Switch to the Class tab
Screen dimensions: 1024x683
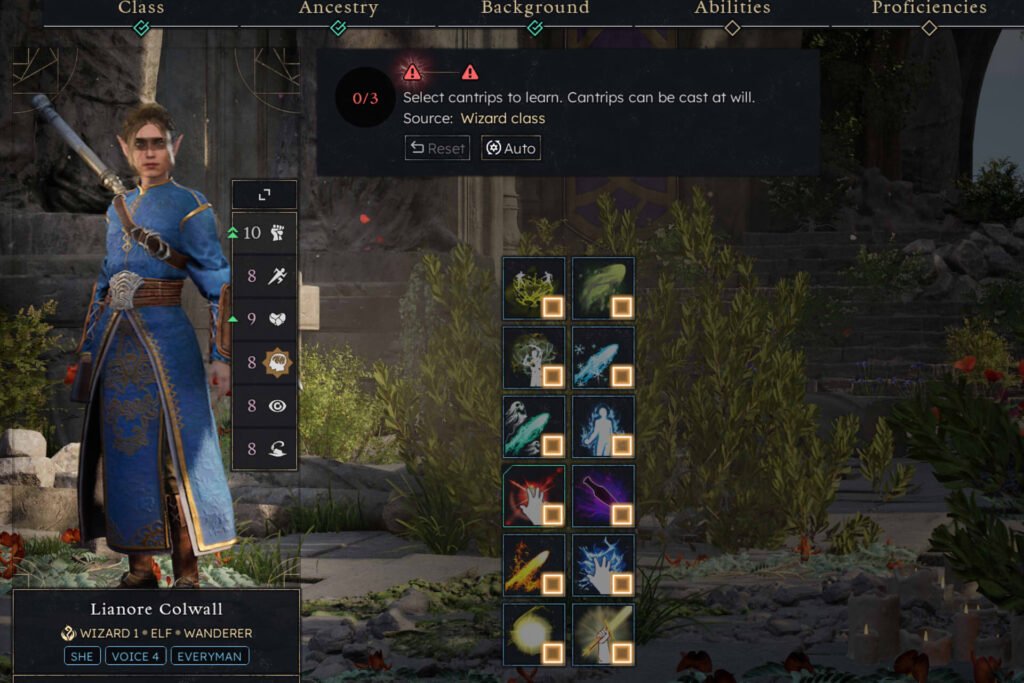click(x=141, y=9)
